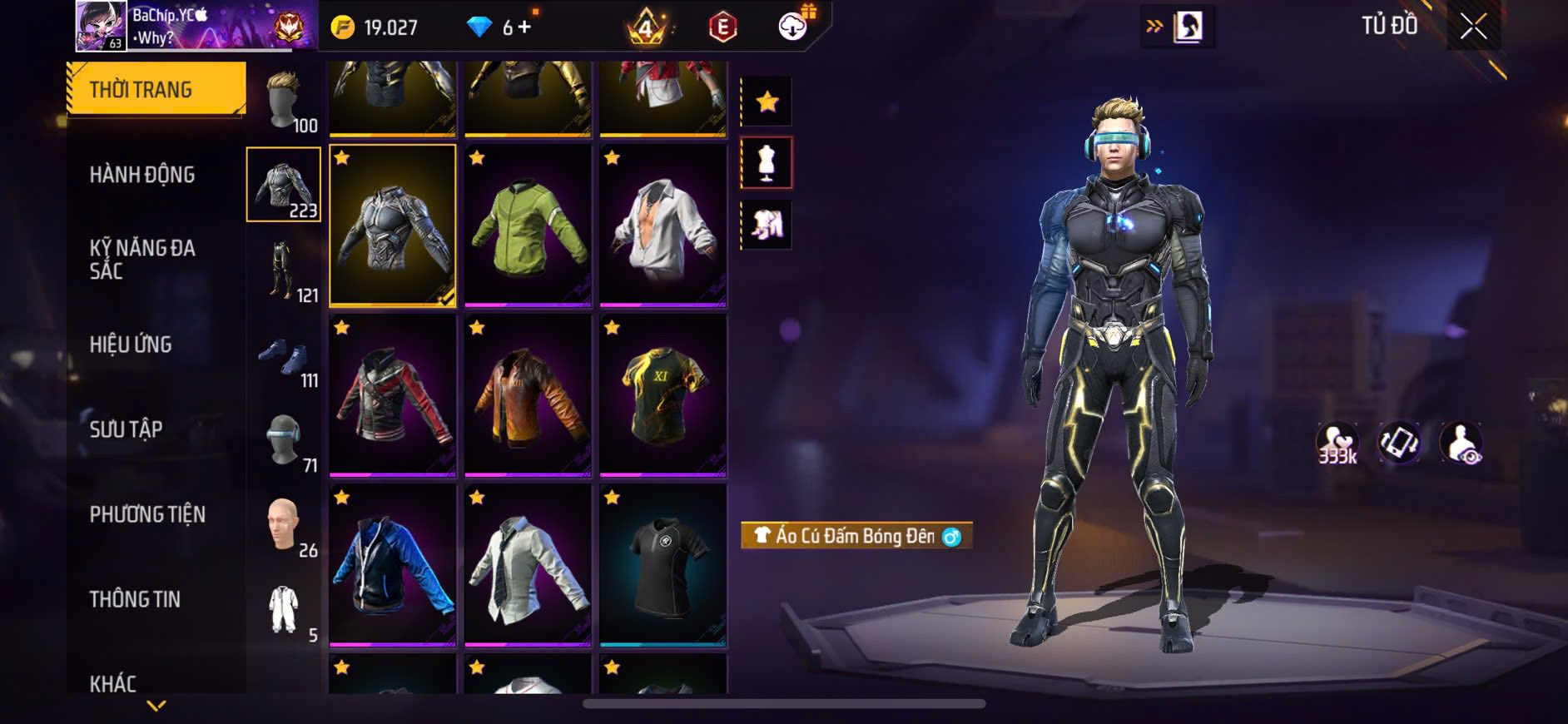Open the Sưu Tập tab
The height and width of the screenshot is (724, 1568).
coord(126,429)
